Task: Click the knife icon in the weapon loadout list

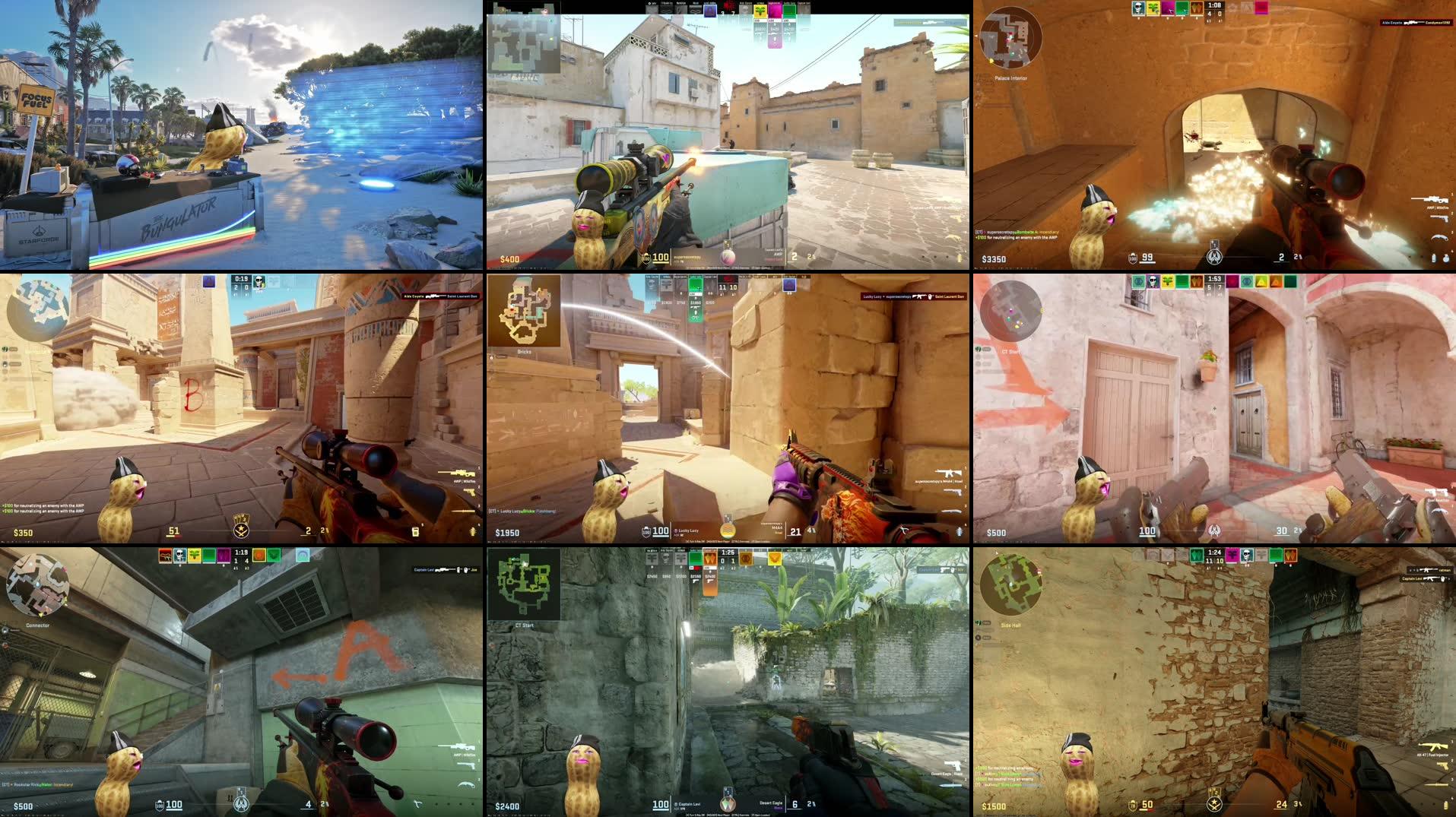Action: pyautogui.click(x=1439, y=237)
